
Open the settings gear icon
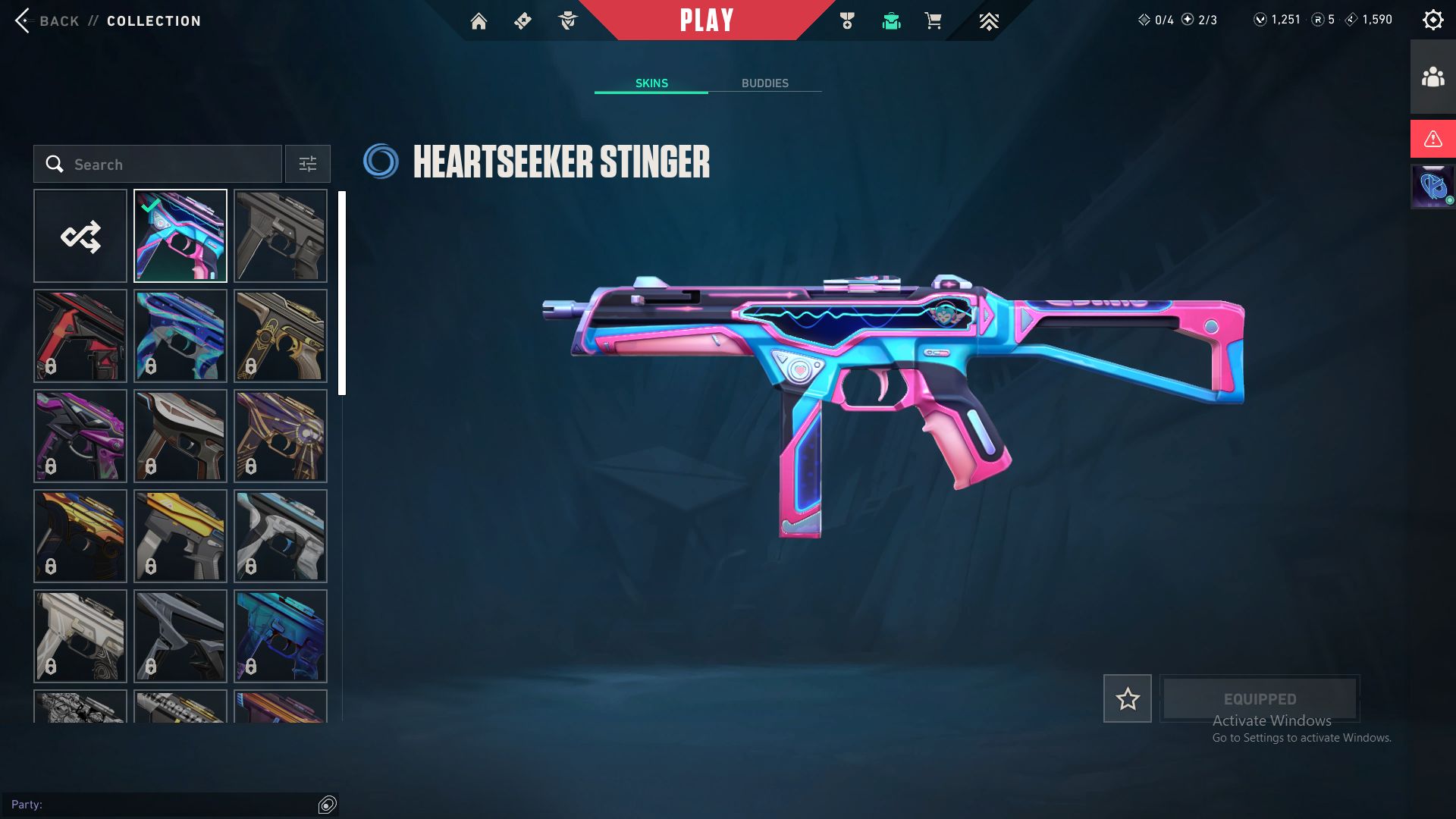pyautogui.click(x=1432, y=20)
